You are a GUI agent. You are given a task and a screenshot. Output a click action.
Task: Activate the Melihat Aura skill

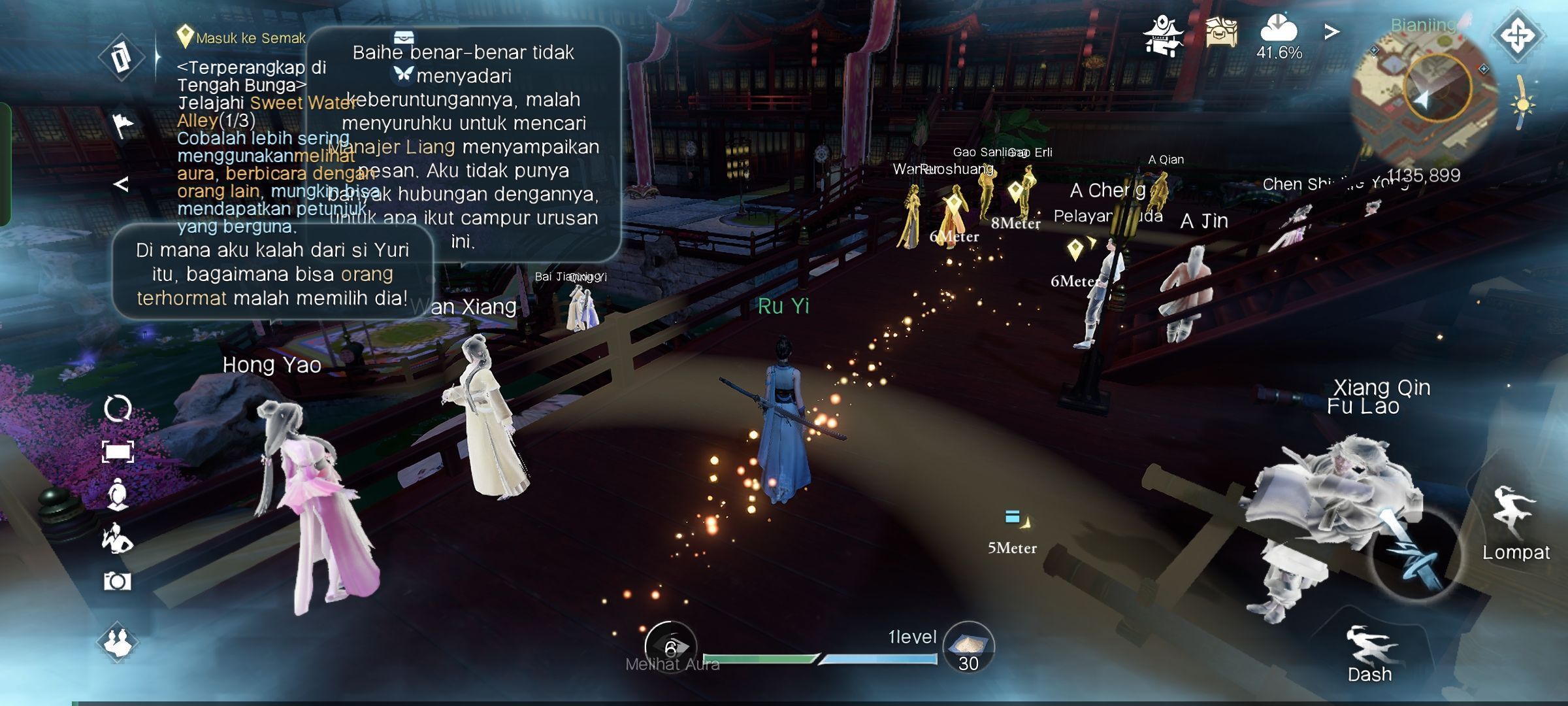tap(670, 647)
